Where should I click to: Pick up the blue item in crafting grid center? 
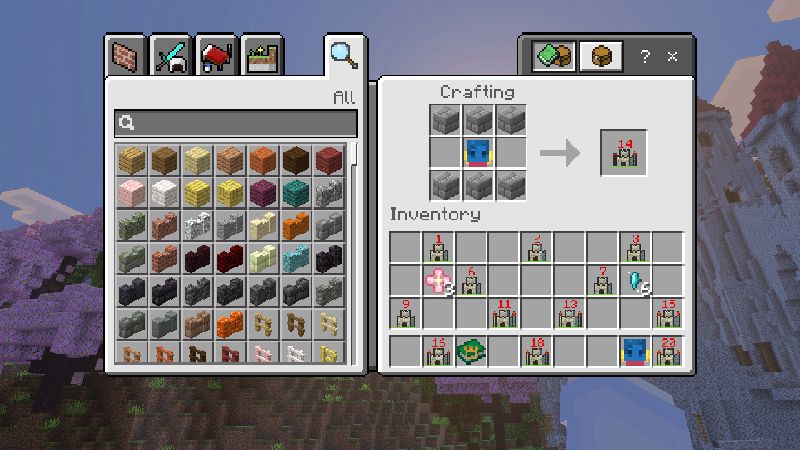click(x=478, y=153)
